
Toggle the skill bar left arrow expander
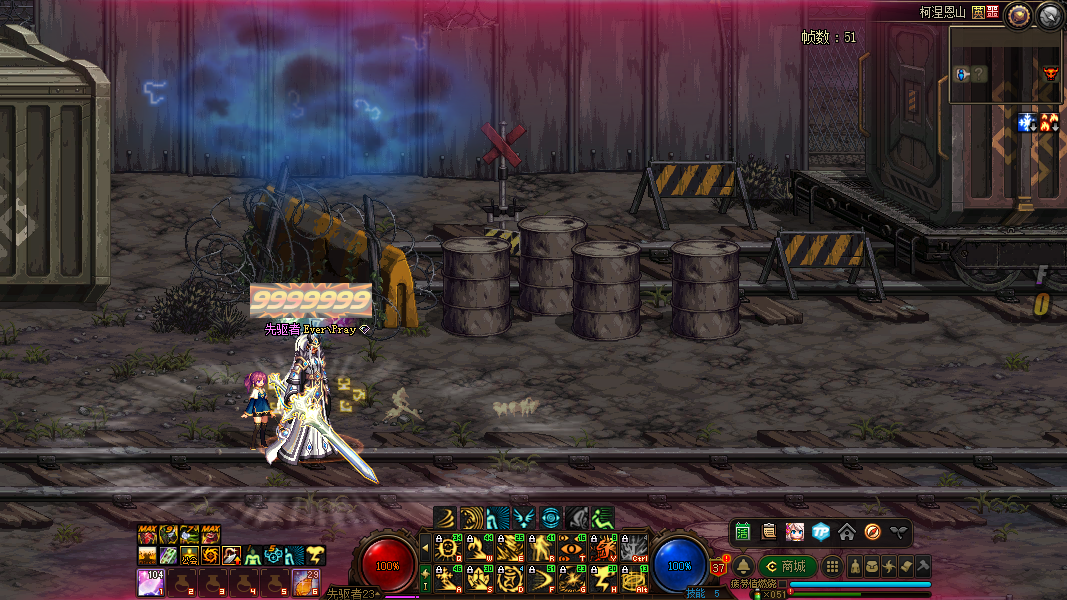point(425,547)
